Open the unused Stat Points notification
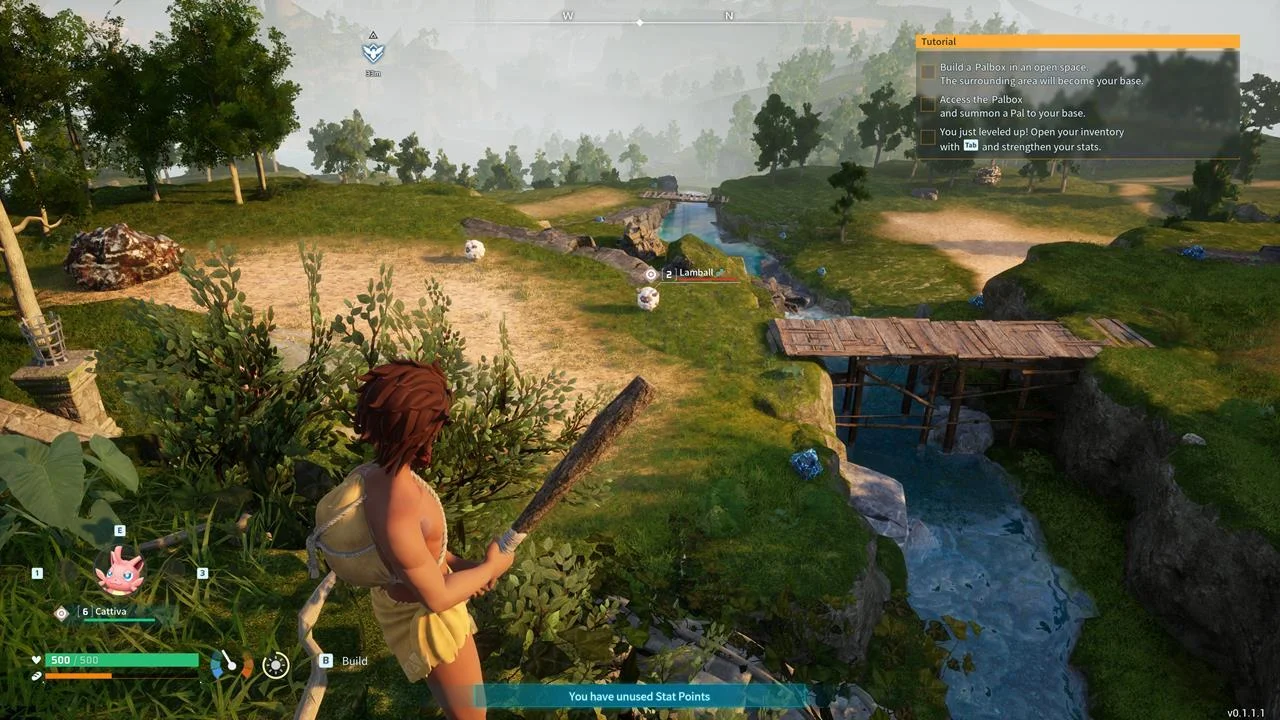1280x720 pixels. tap(640, 696)
